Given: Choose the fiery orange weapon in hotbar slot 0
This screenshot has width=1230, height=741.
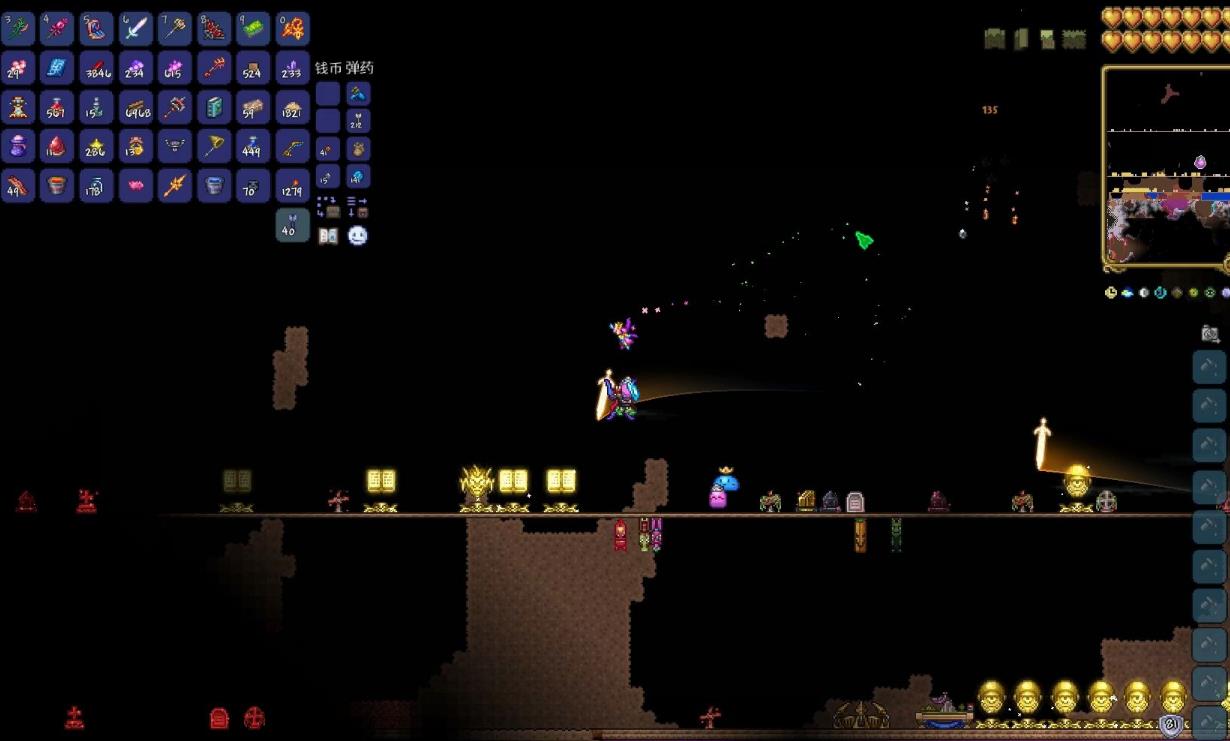Looking at the screenshot, I should (x=293, y=29).
